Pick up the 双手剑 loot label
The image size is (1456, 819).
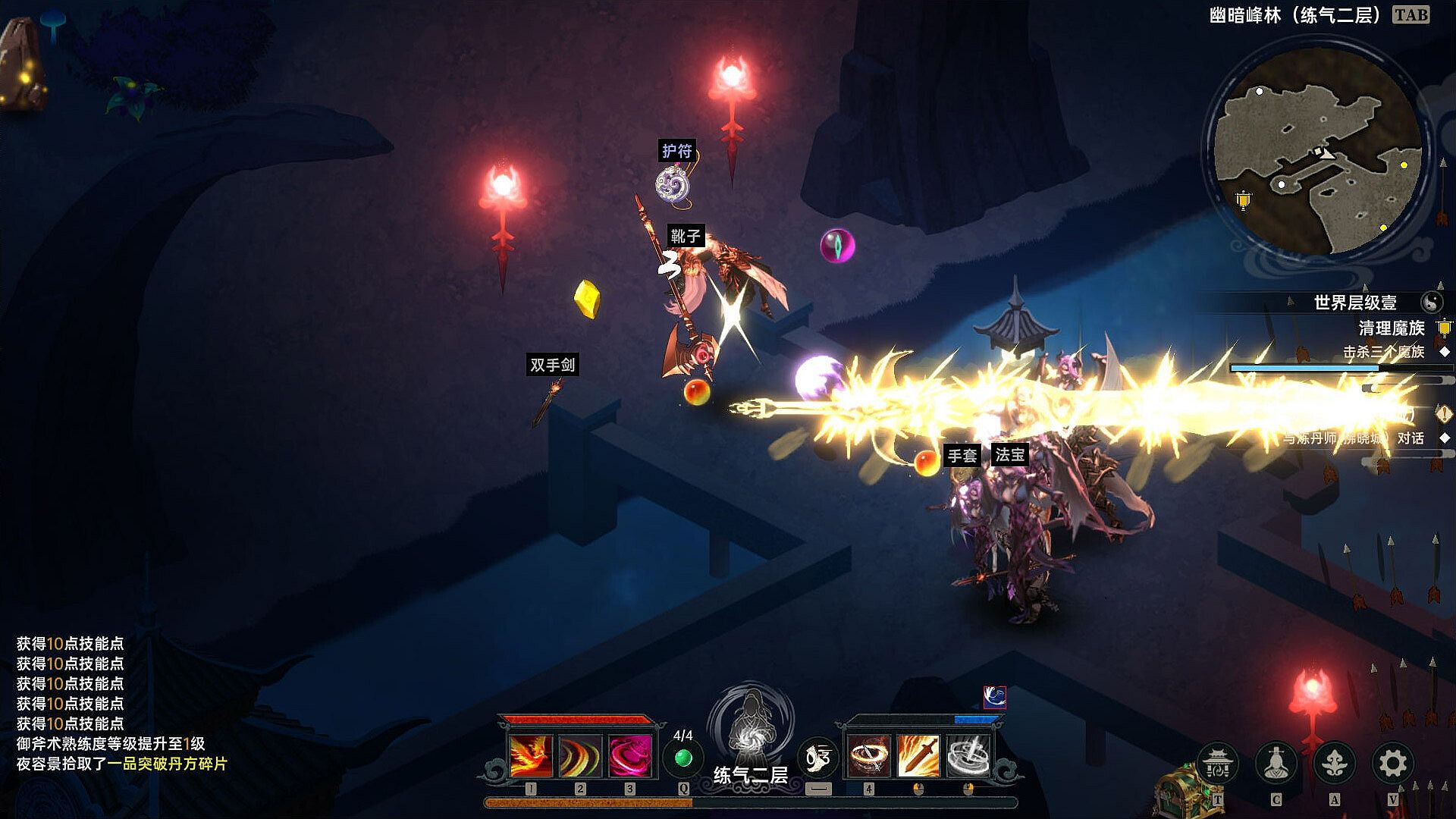point(553,365)
